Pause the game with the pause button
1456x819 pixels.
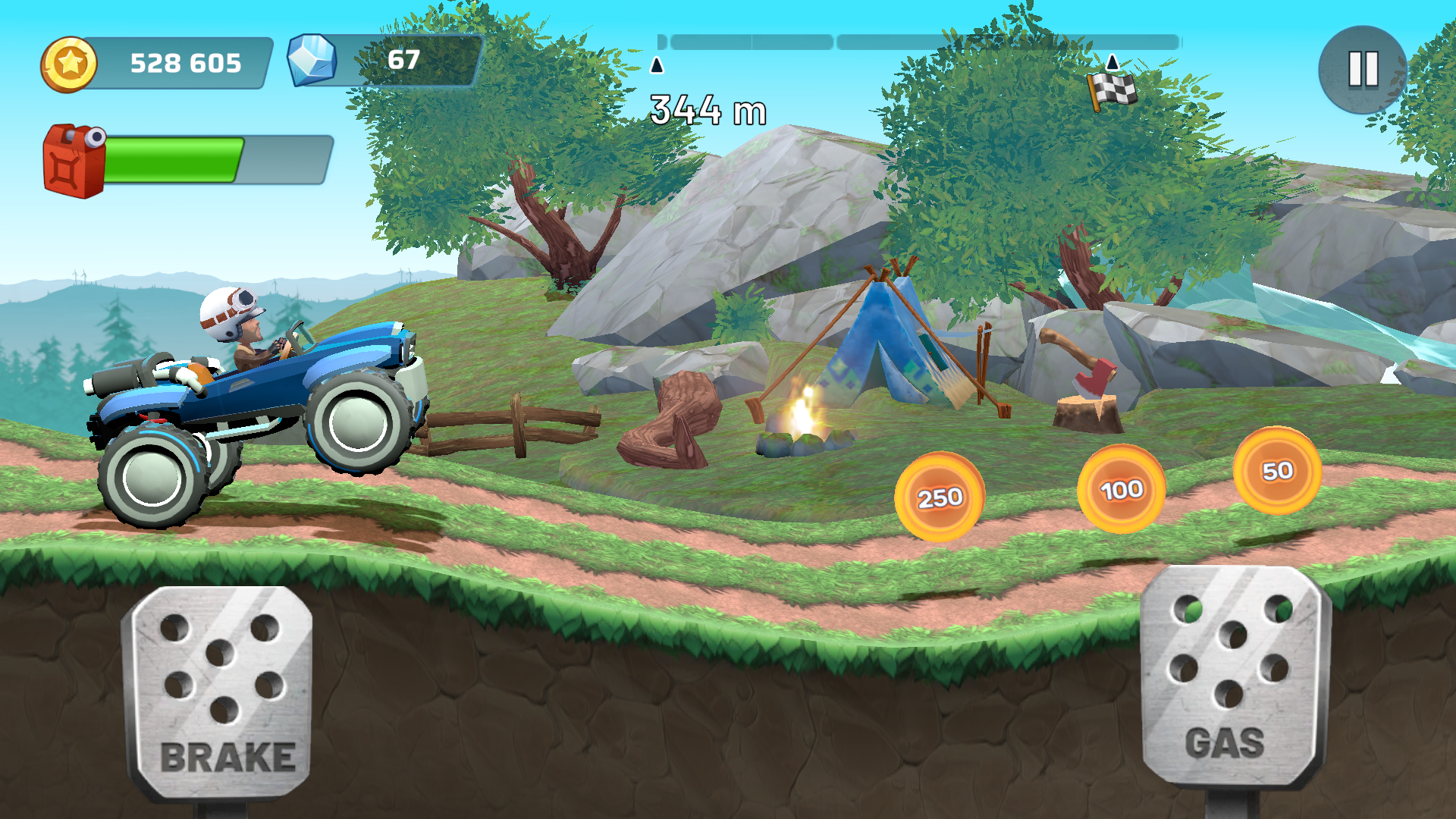(1363, 70)
